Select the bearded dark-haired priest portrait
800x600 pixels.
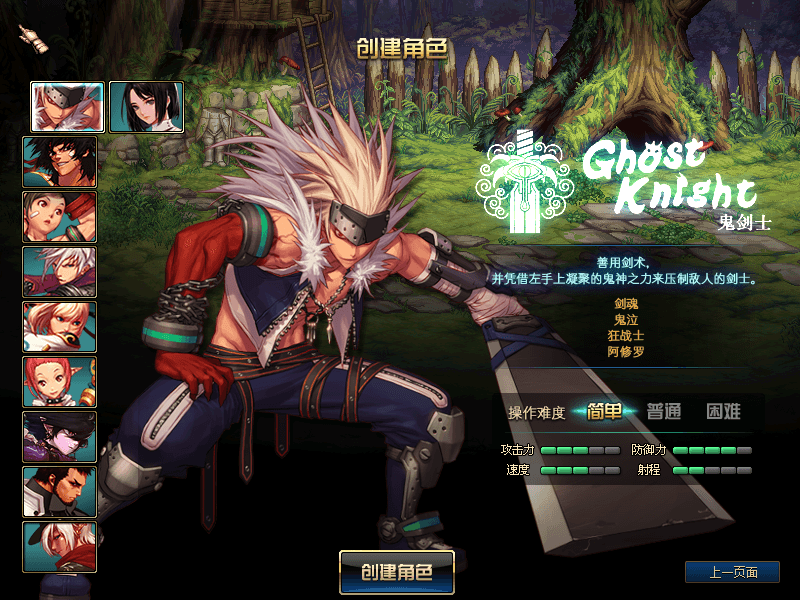tap(60, 492)
